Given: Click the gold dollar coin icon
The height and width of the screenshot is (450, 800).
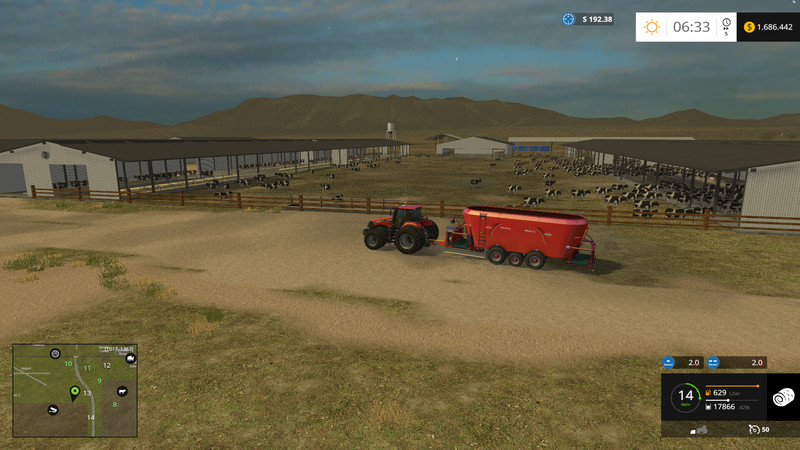Looking at the screenshot, I should pyautogui.click(x=750, y=27).
